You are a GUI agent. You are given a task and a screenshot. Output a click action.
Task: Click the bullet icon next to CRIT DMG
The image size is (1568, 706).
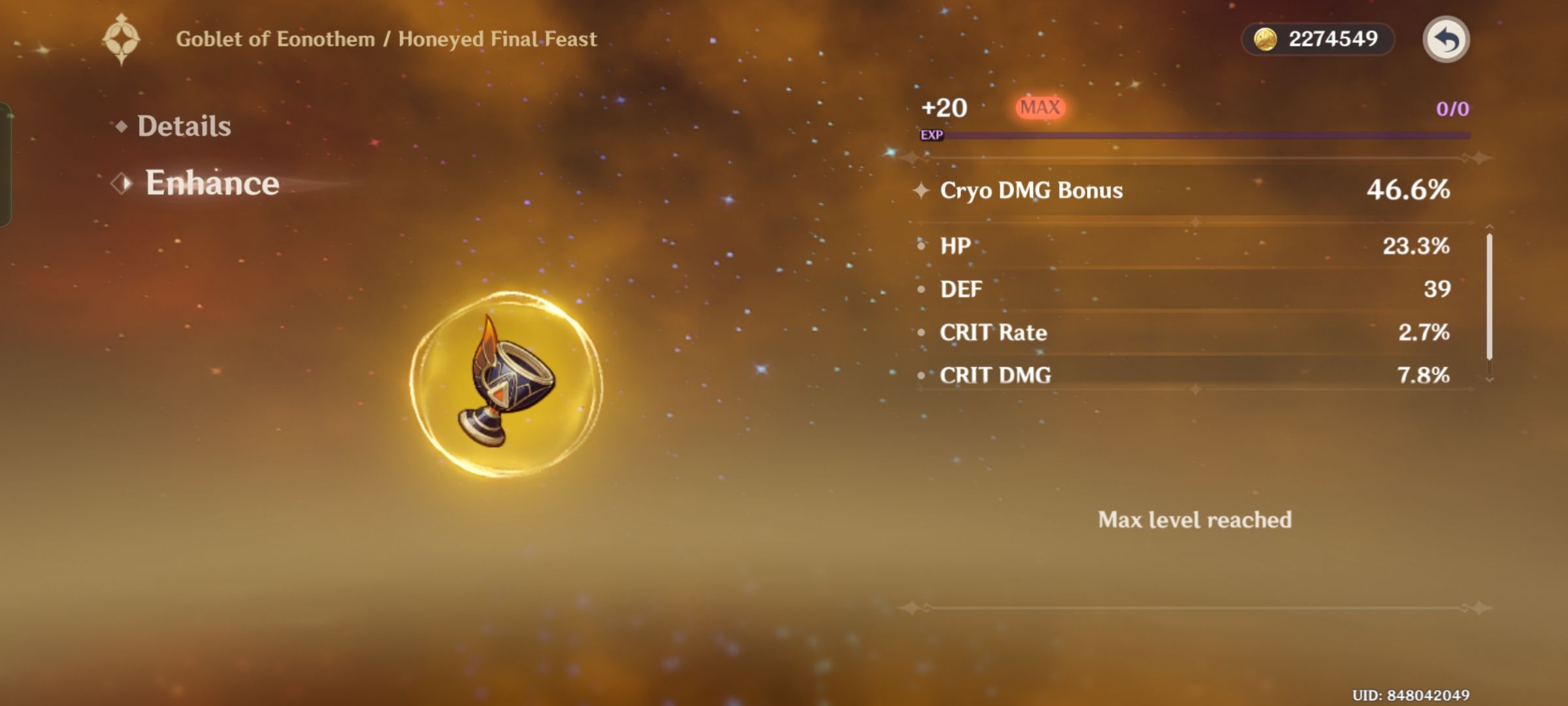click(922, 376)
